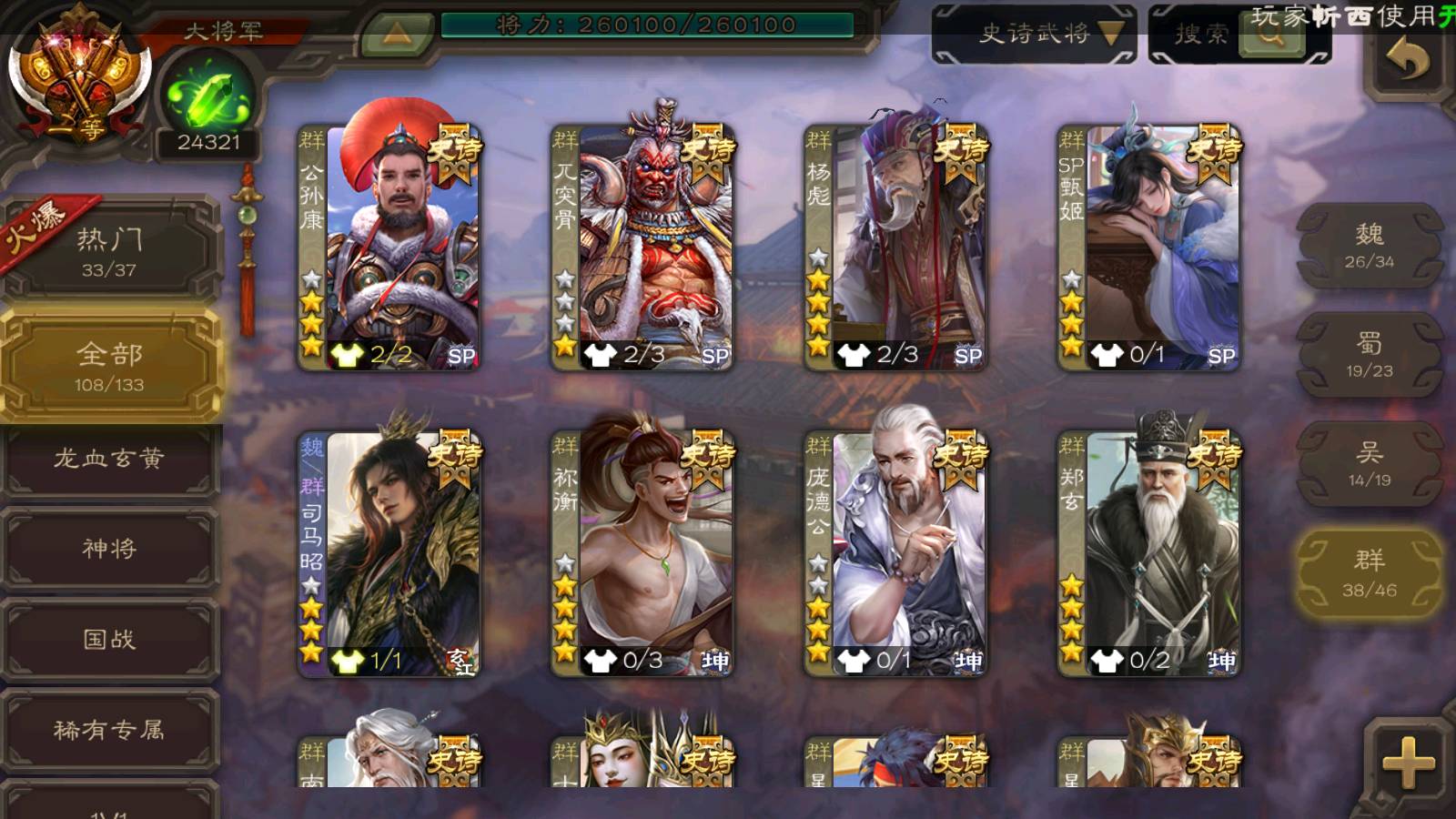Screen dimensions: 1456x819
Task: Select the 群 faction filter
Action: click(x=1369, y=573)
